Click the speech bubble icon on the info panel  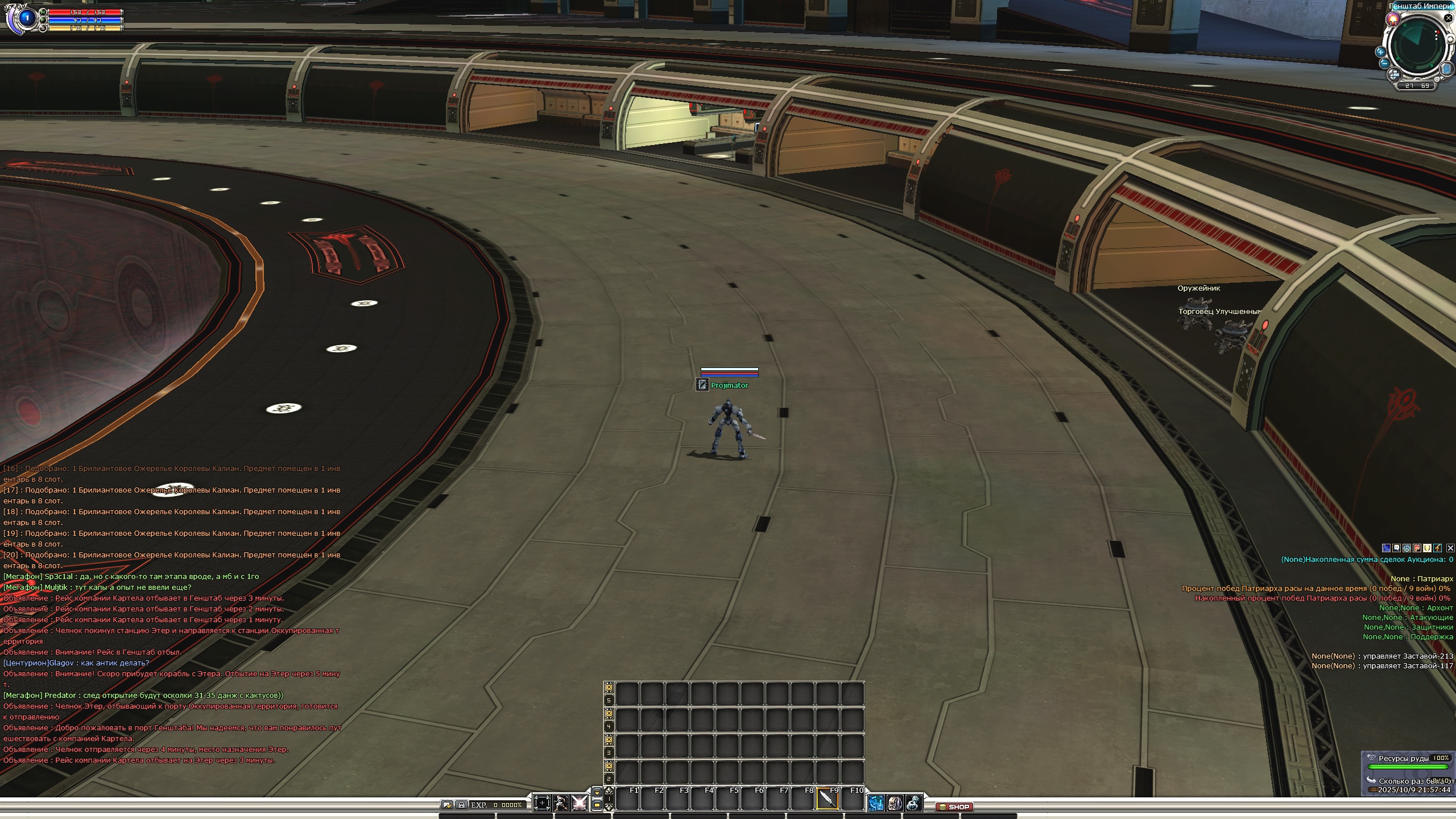[x=1396, y=548]
